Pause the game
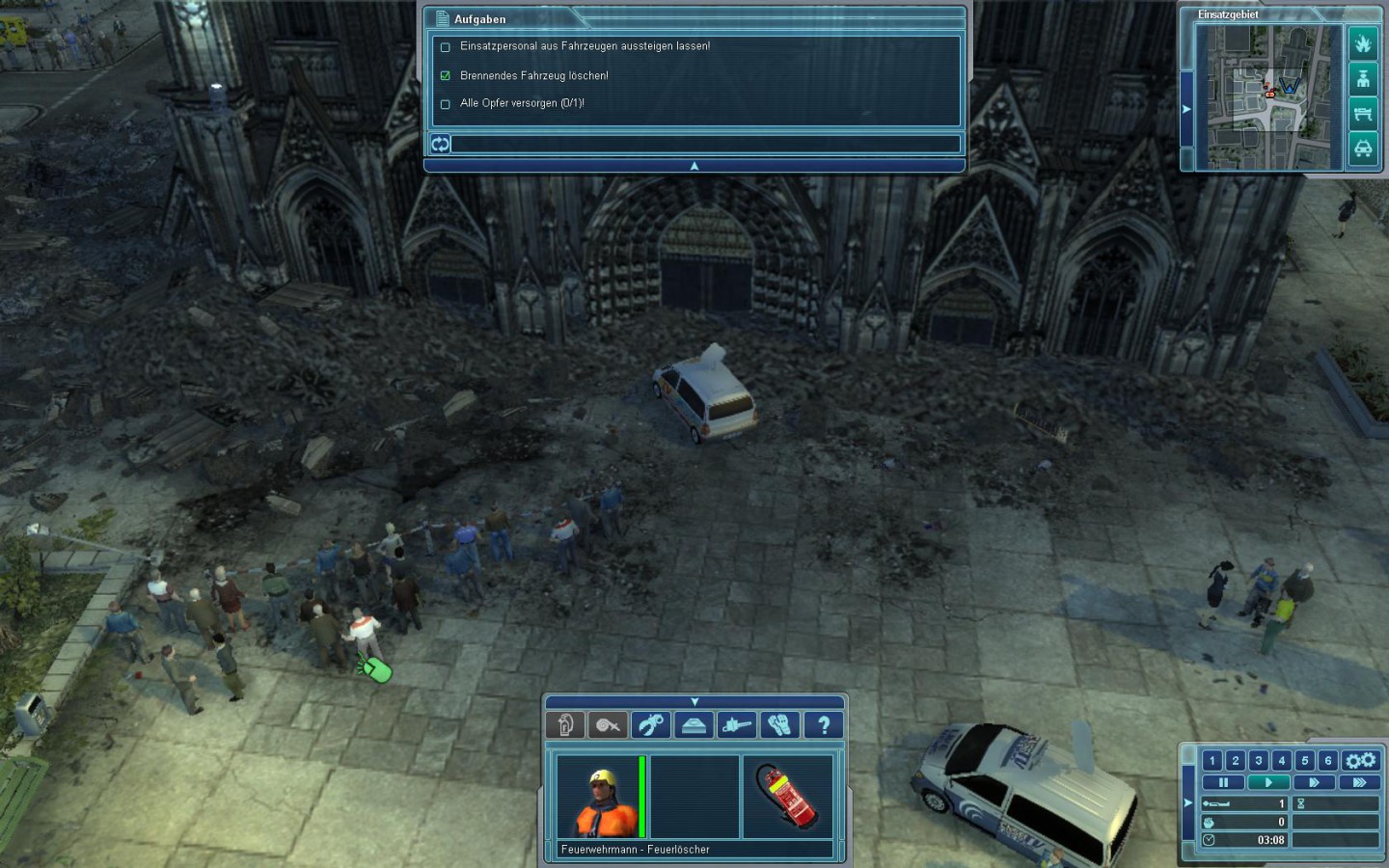This screenshot has height=868, width=1389. coord(1223,782)
